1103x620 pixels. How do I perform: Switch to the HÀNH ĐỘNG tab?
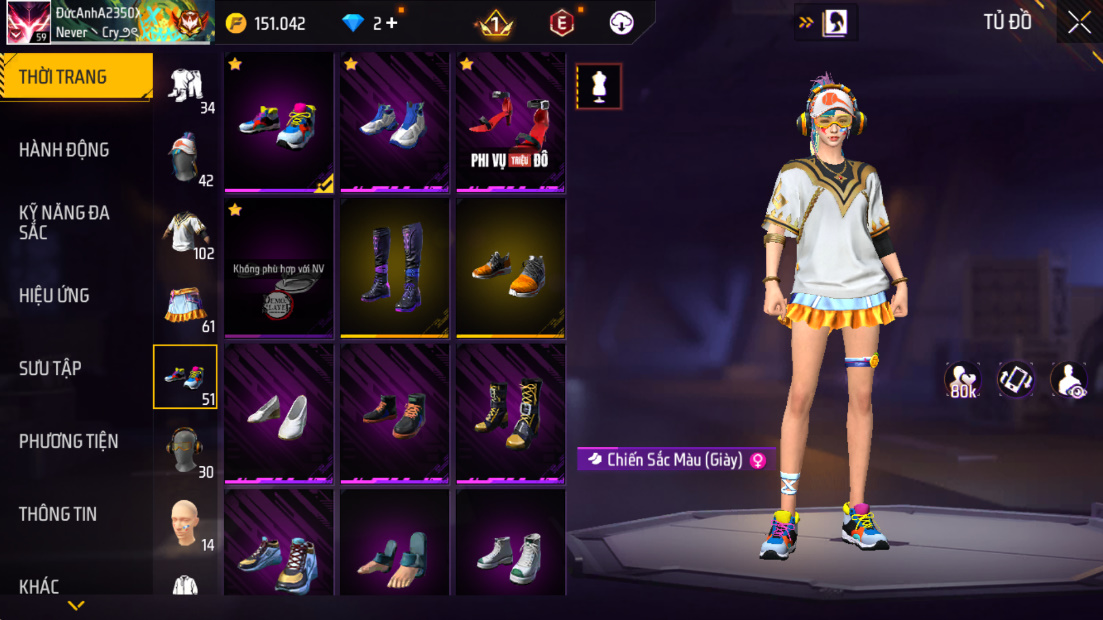pos(64,150)
